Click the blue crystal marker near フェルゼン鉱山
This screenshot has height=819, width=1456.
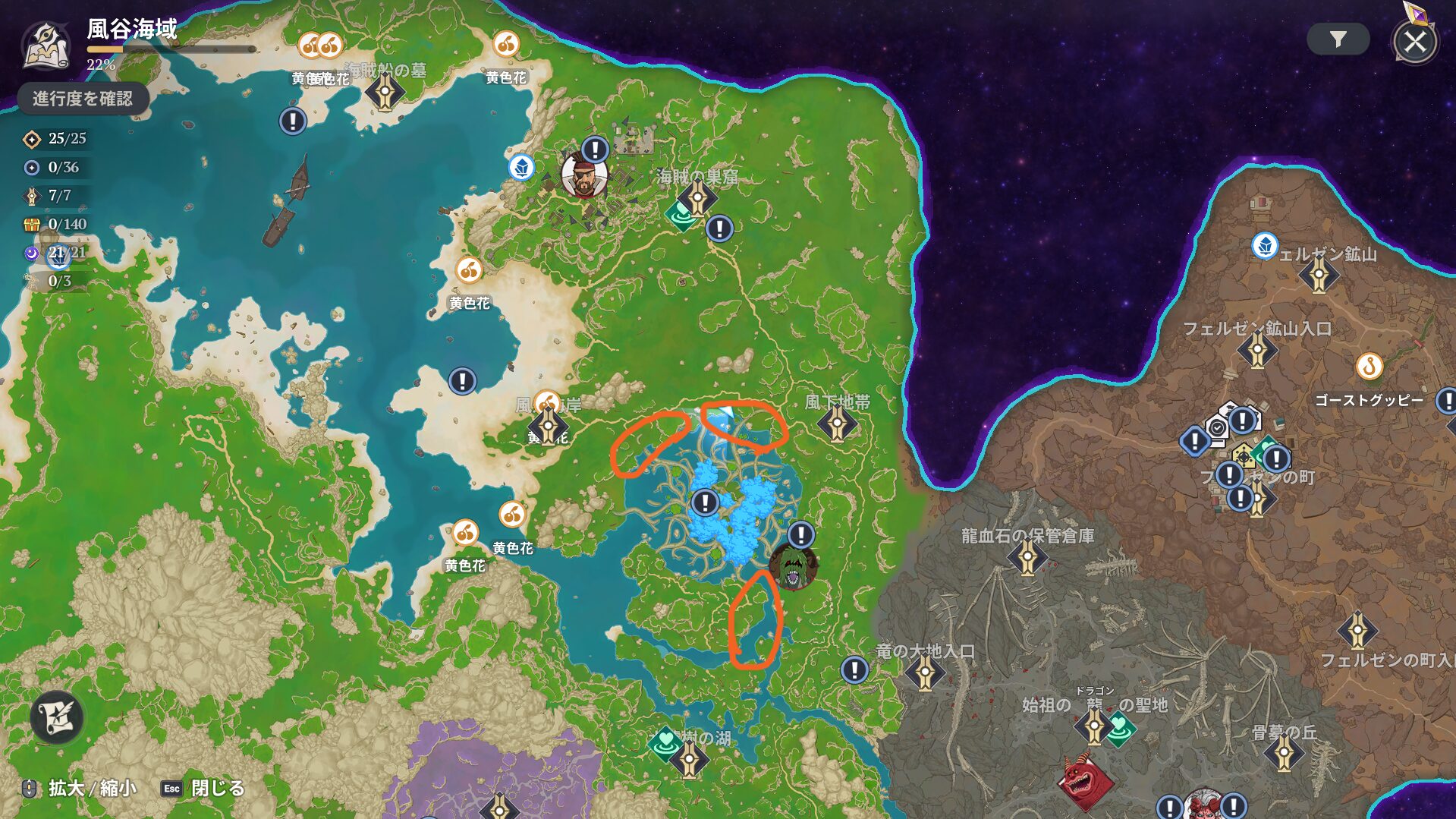point(1264,246)
